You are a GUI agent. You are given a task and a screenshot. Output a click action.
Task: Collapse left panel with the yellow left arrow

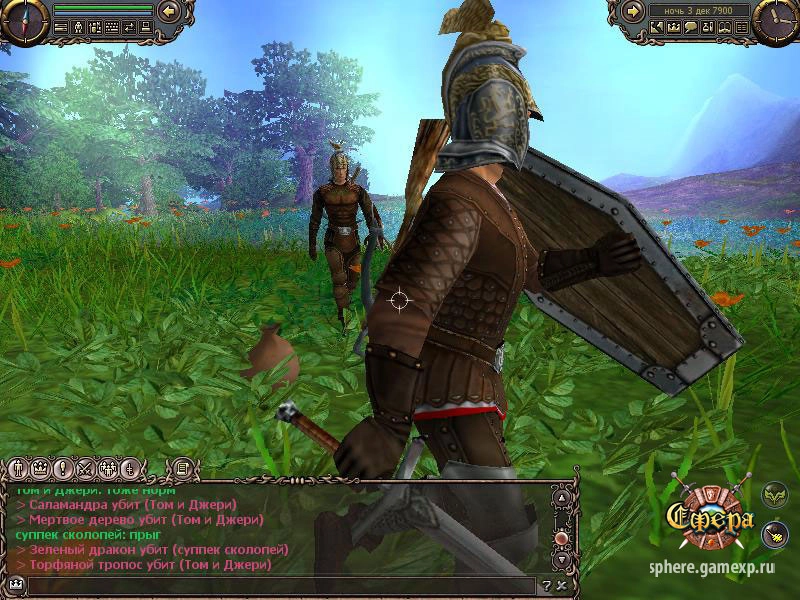[169, 12]
